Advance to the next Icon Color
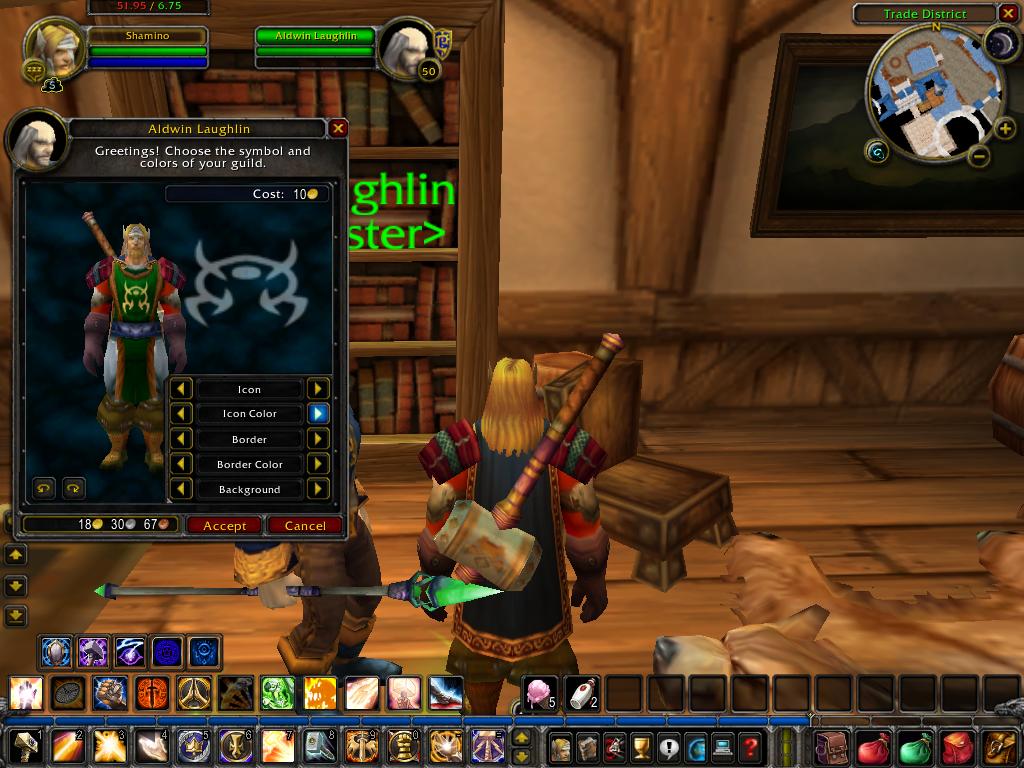Screen dimensions: 1024x768 pos(318,413)
